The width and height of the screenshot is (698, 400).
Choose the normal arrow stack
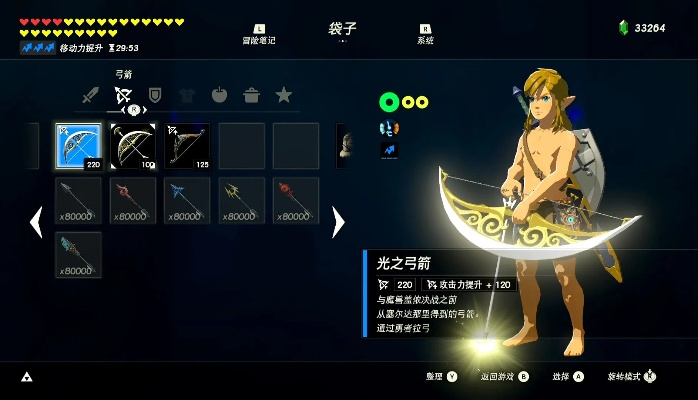[78, 200]
